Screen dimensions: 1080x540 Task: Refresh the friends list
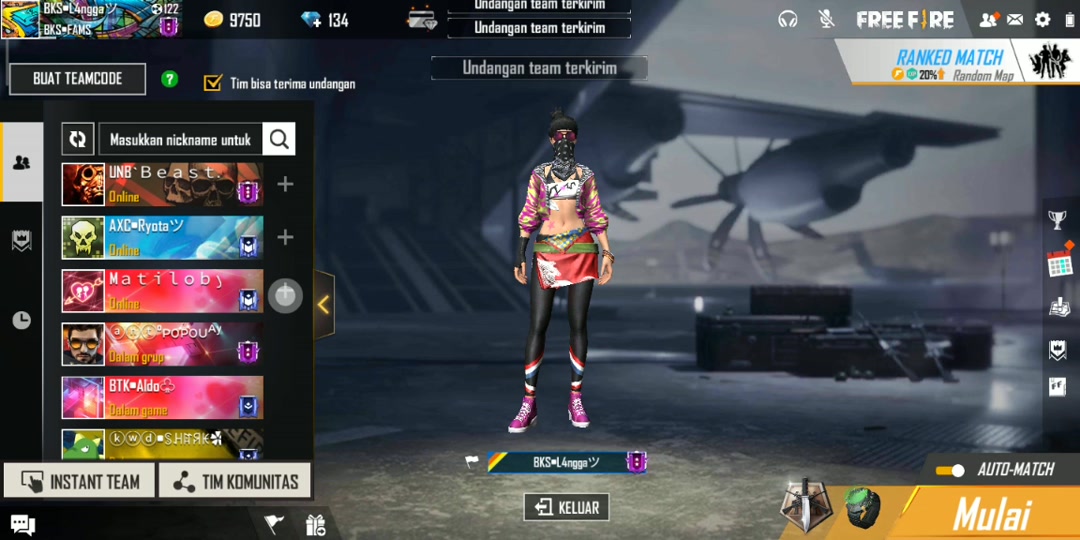77,140
